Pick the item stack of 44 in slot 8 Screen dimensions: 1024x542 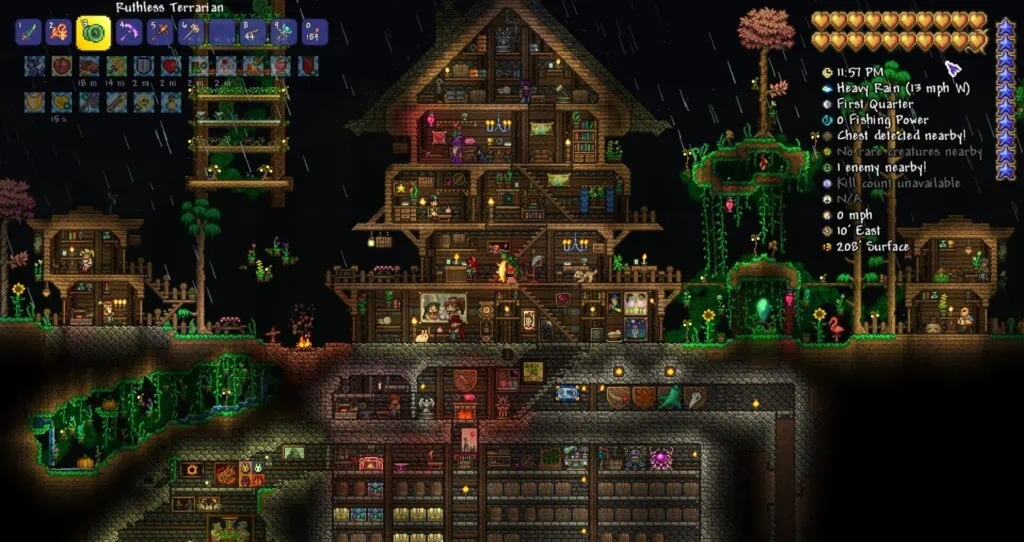[254, 32]
